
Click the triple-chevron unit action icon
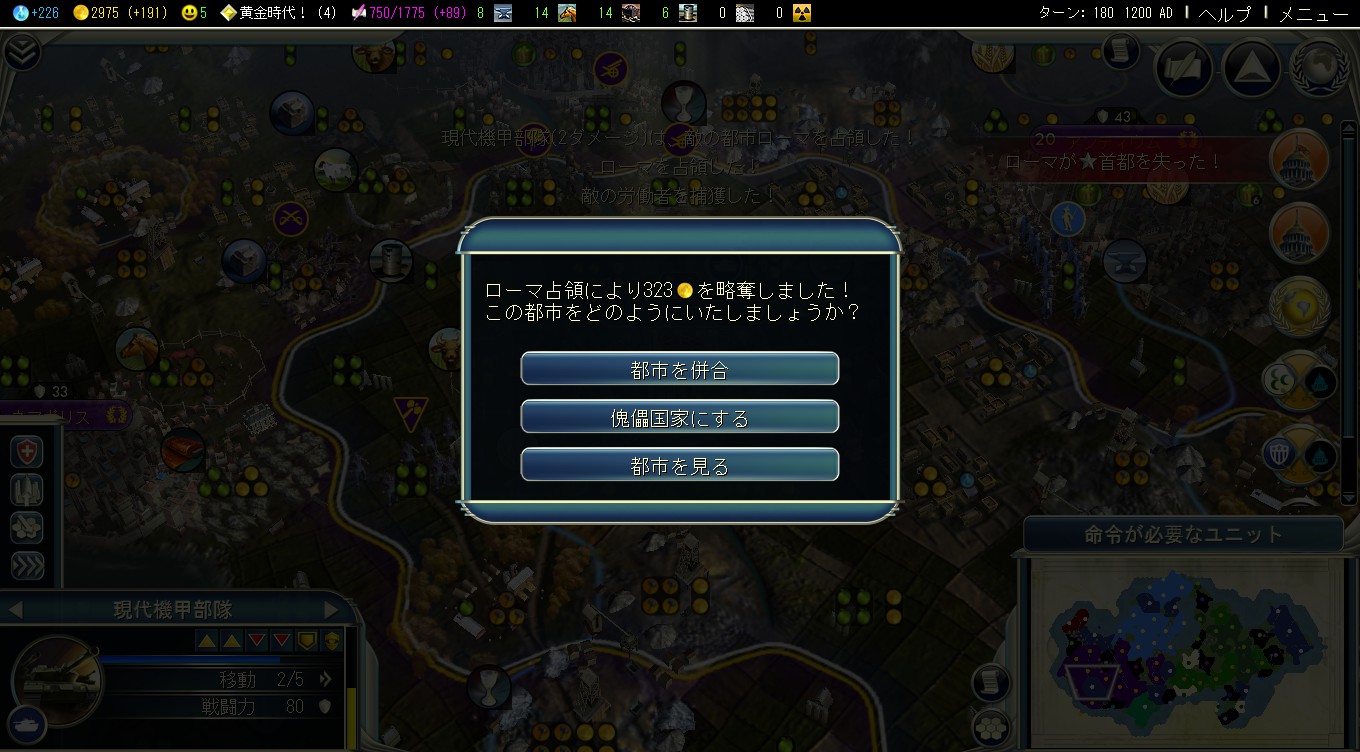coord(26,566)
